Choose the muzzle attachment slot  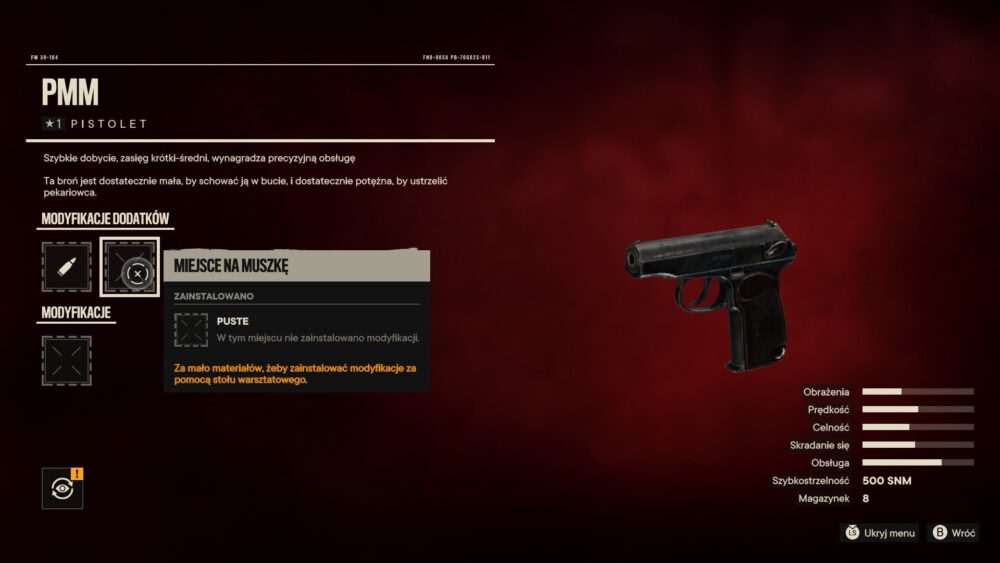129,267
